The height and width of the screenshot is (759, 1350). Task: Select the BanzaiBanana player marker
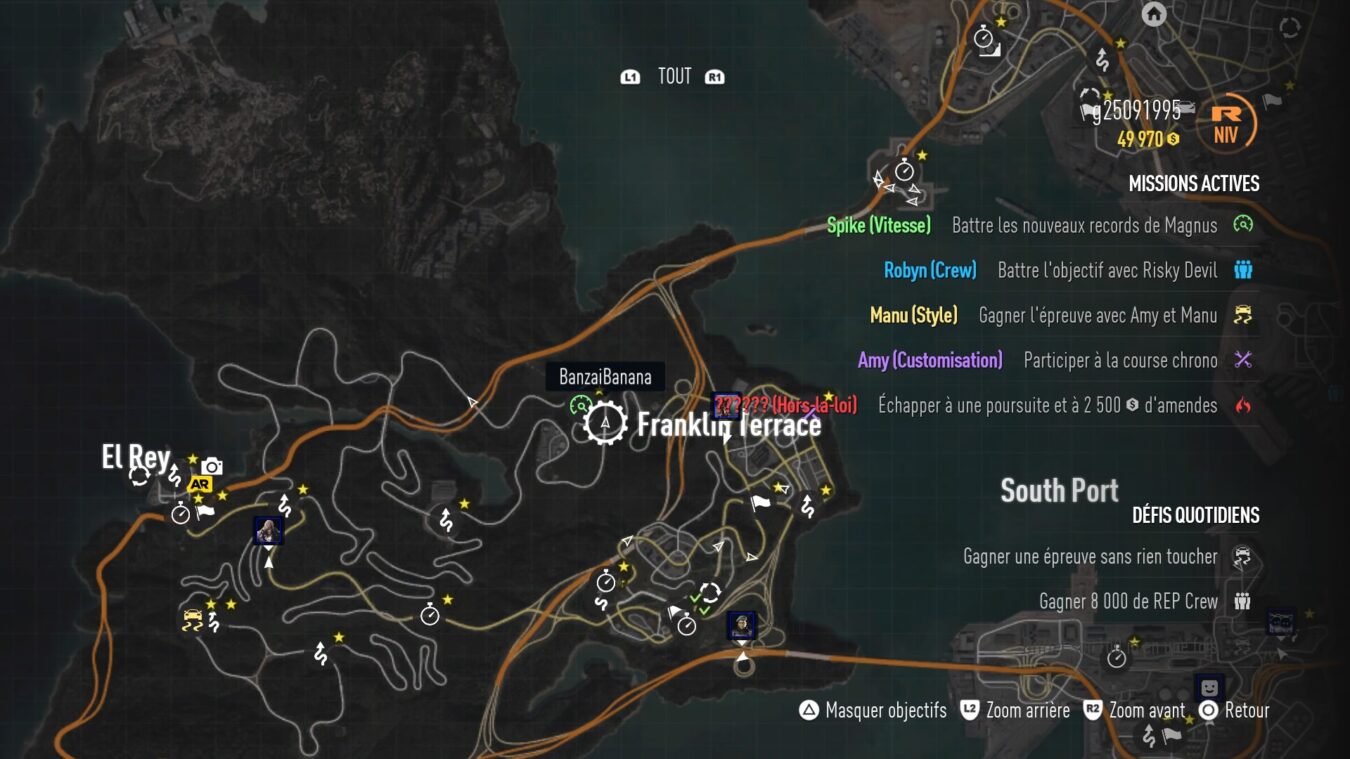pyautogui.click(x=605, y=377)
